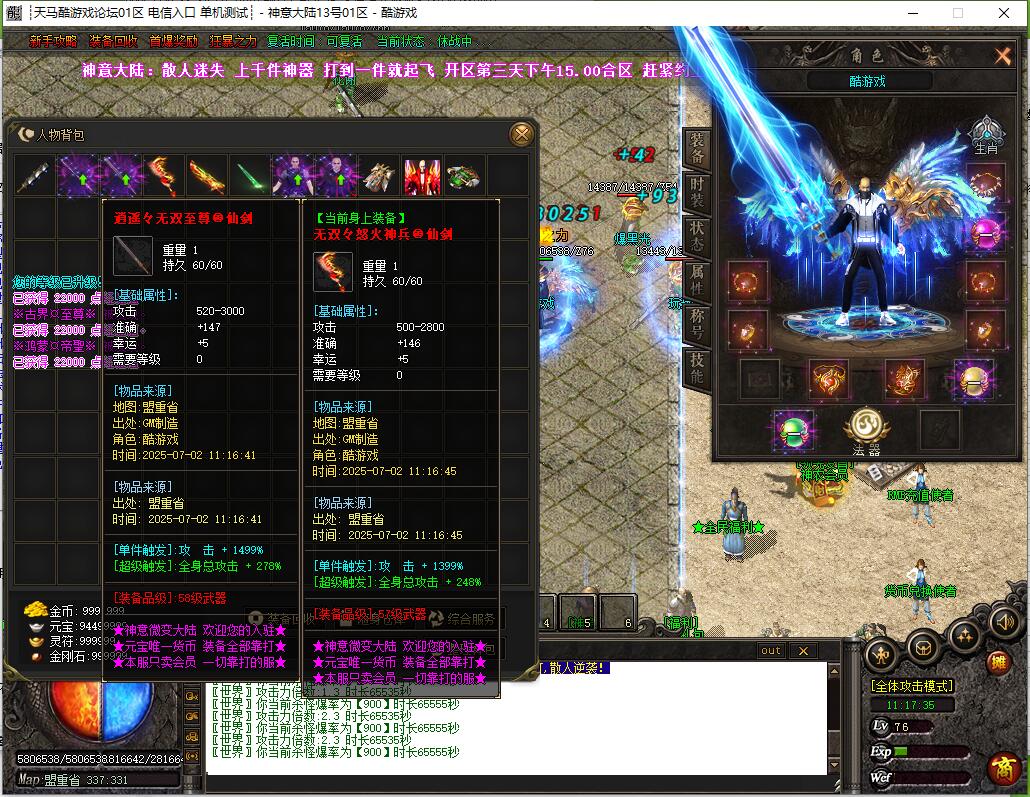Select 首爆奖励 first-drop rewards
This screenshot has height=797, width=1030.
pyautogui.click(x=173, y=42)
